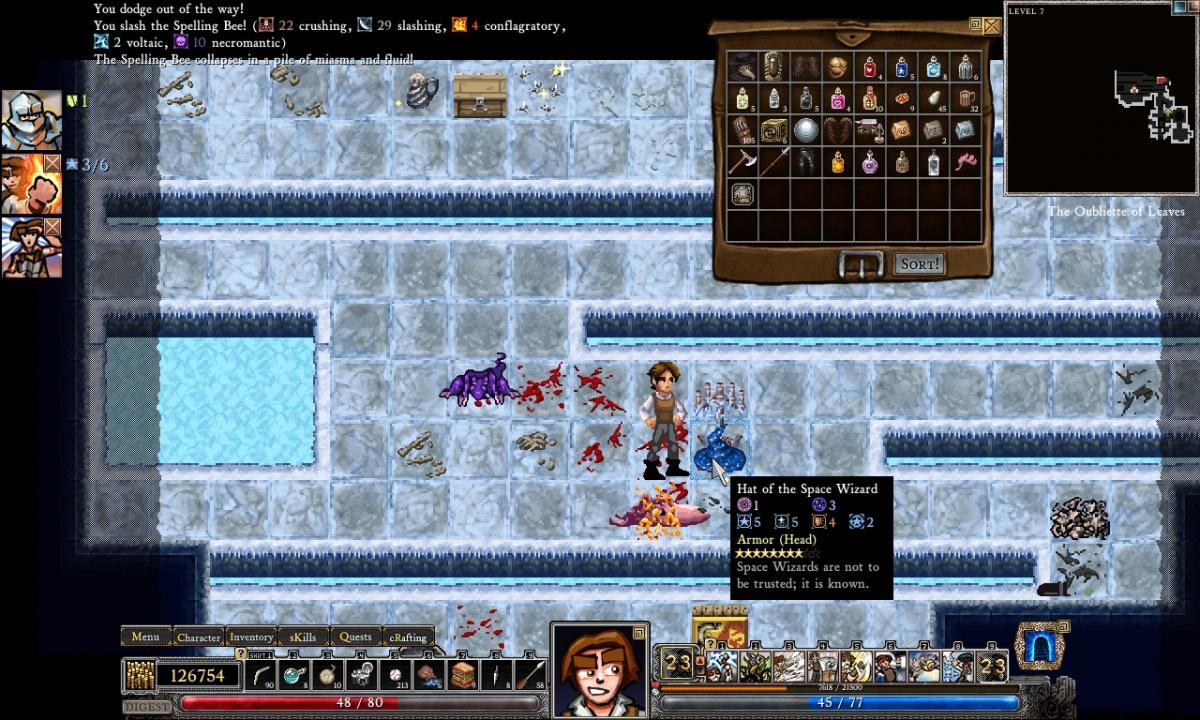This screenshot has width=1200, height=720.
Task: Select the plague doctor mask in inventory
Action: 742,67
